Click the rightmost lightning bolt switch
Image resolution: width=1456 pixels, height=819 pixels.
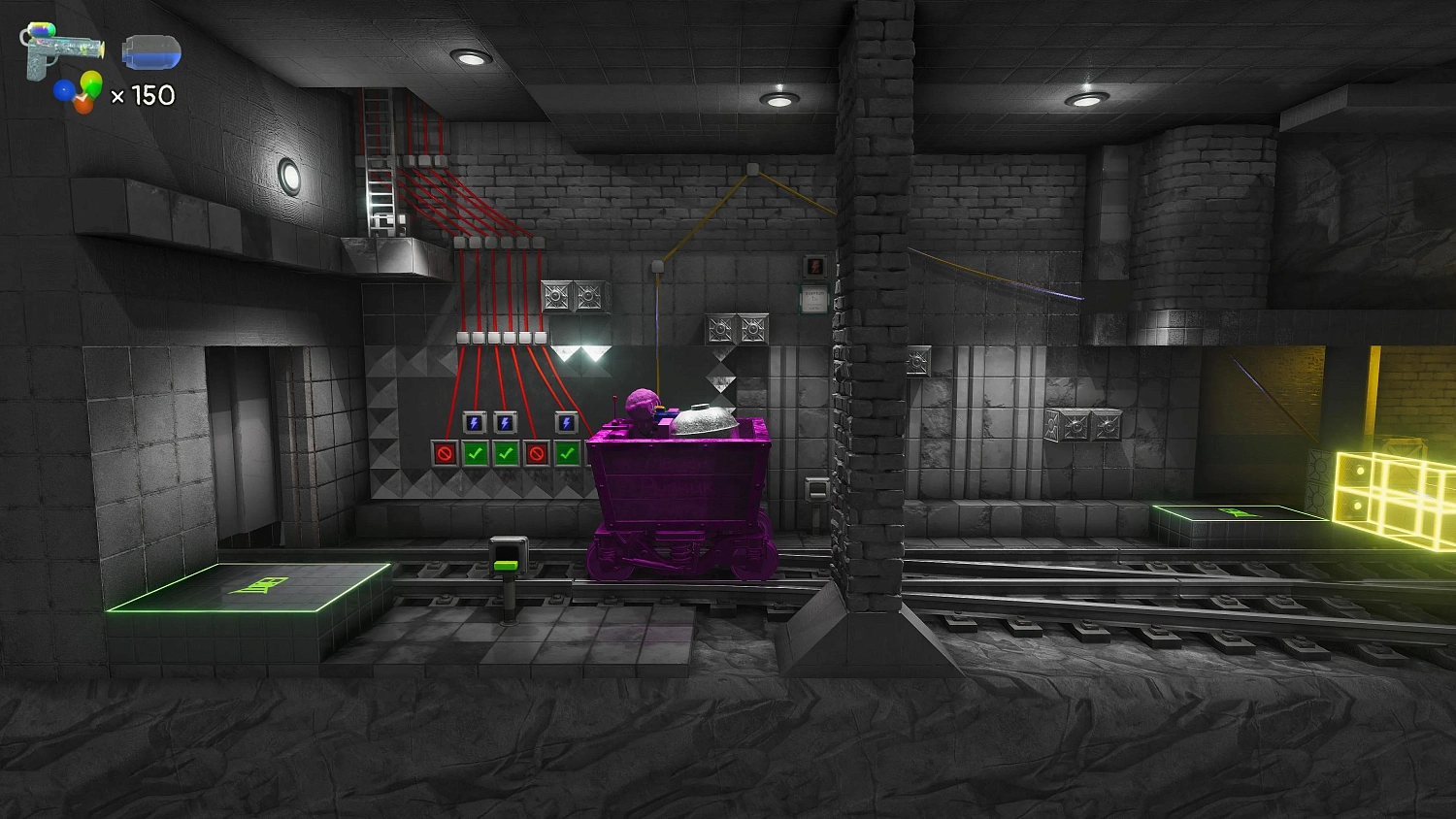point(565,421)
